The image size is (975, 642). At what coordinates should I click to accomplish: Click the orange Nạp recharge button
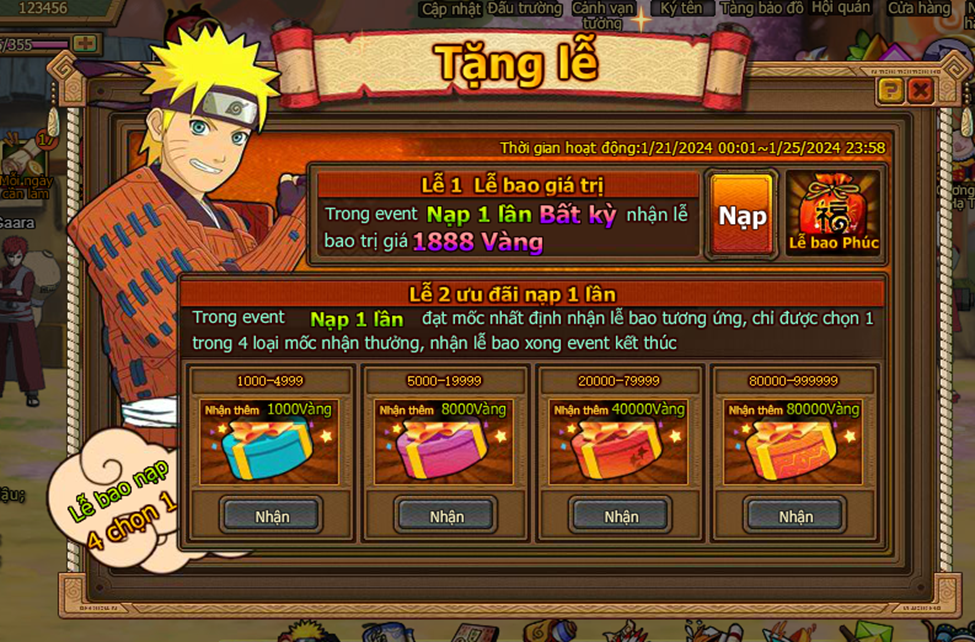742,215
